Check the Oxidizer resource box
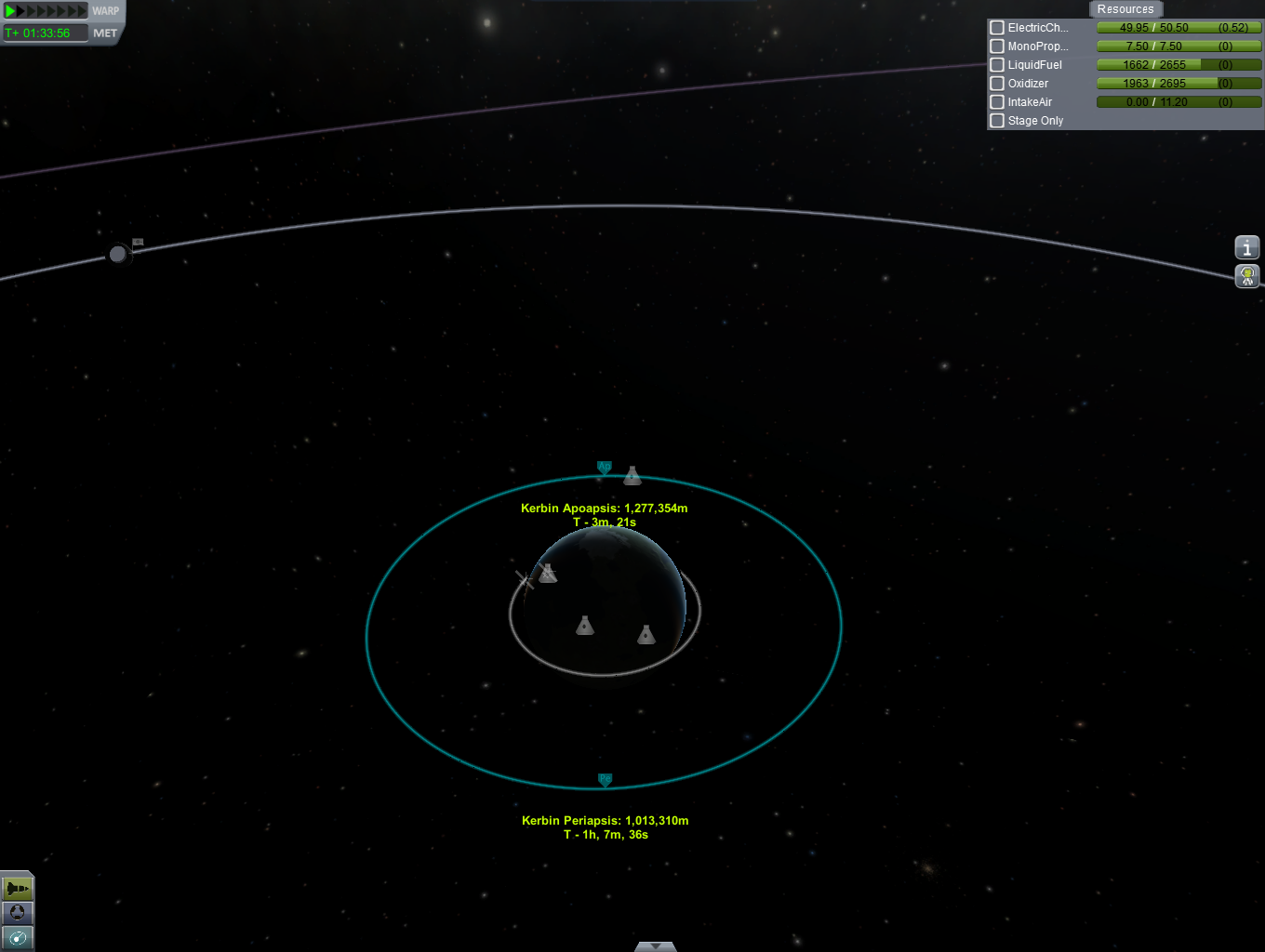The image size is (1265, 952). tap(997, 84)
